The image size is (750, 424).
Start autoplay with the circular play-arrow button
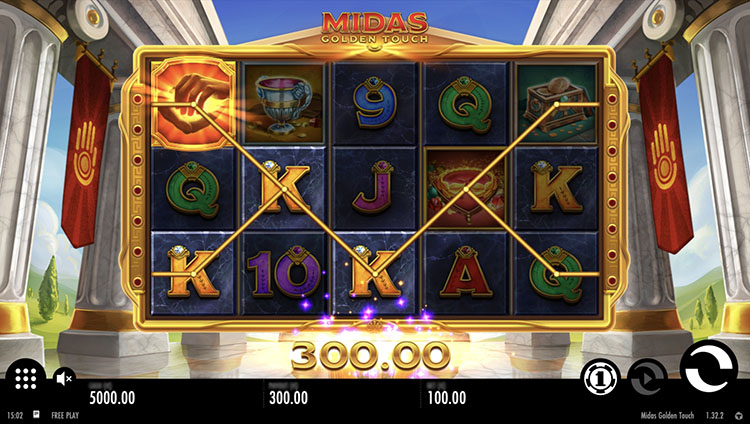(x=646, y=378)
